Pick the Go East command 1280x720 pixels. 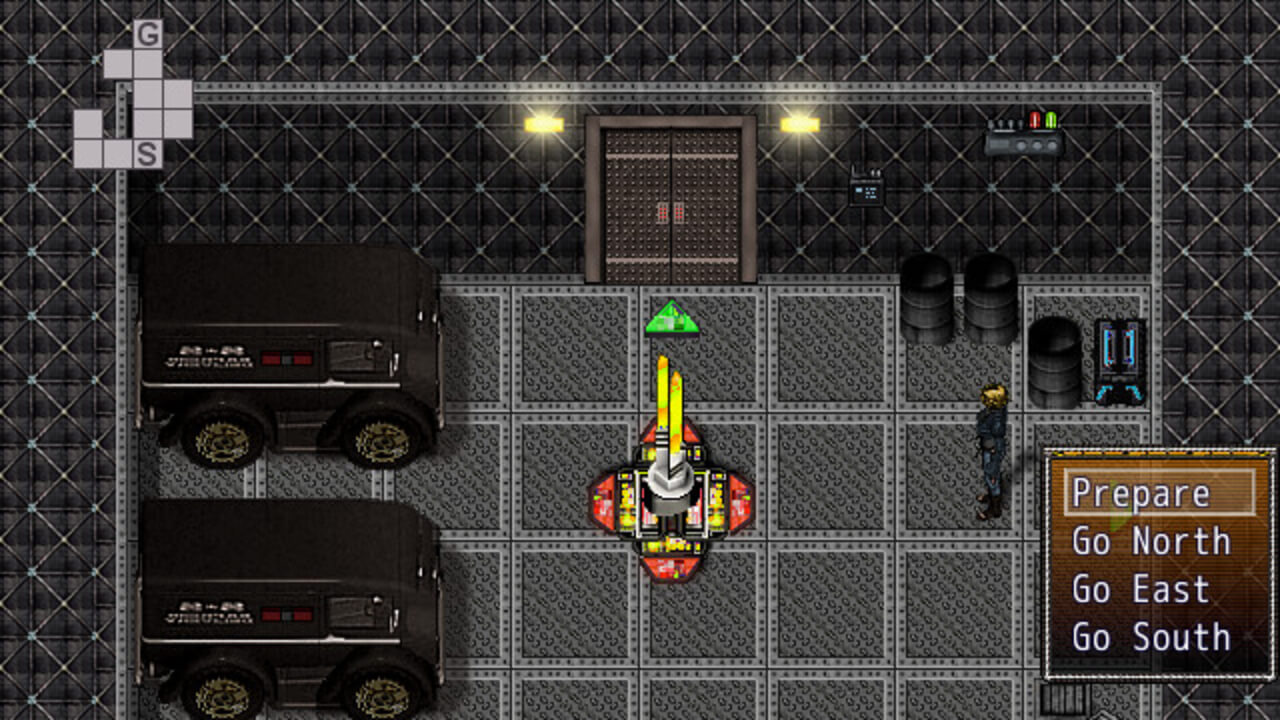[1140, 589]
